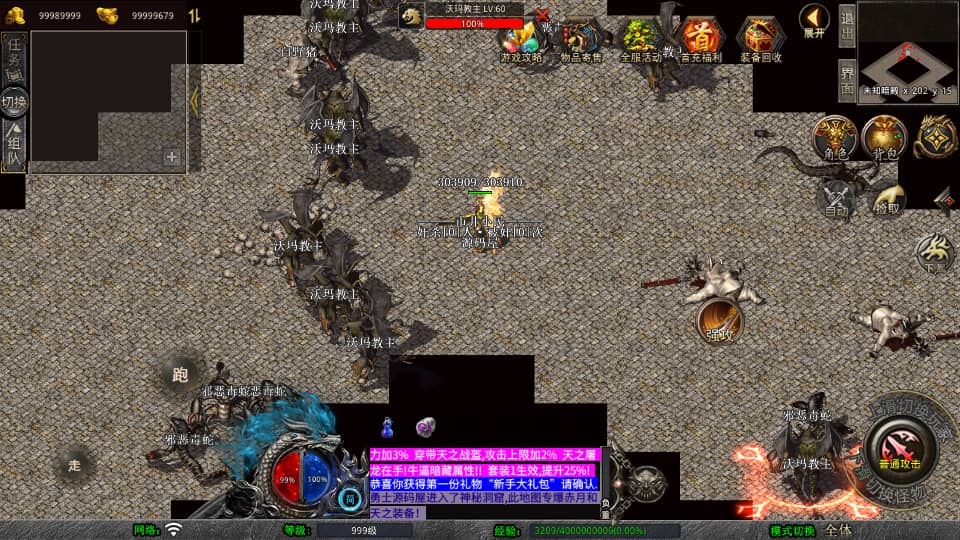The height and width of the screenshot is (540, 960).
Task: Open the minimap
Action: [x=906, y=48]
